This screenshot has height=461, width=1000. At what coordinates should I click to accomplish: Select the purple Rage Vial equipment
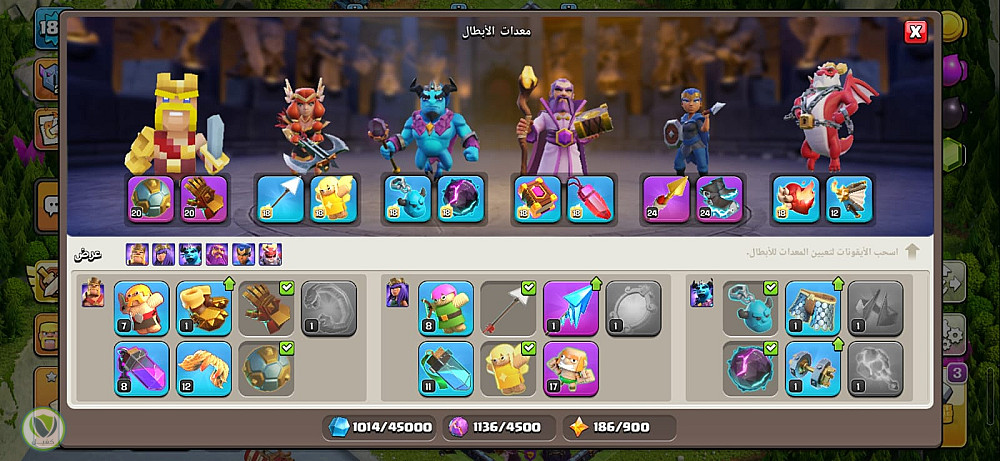(x=142, y=368)
